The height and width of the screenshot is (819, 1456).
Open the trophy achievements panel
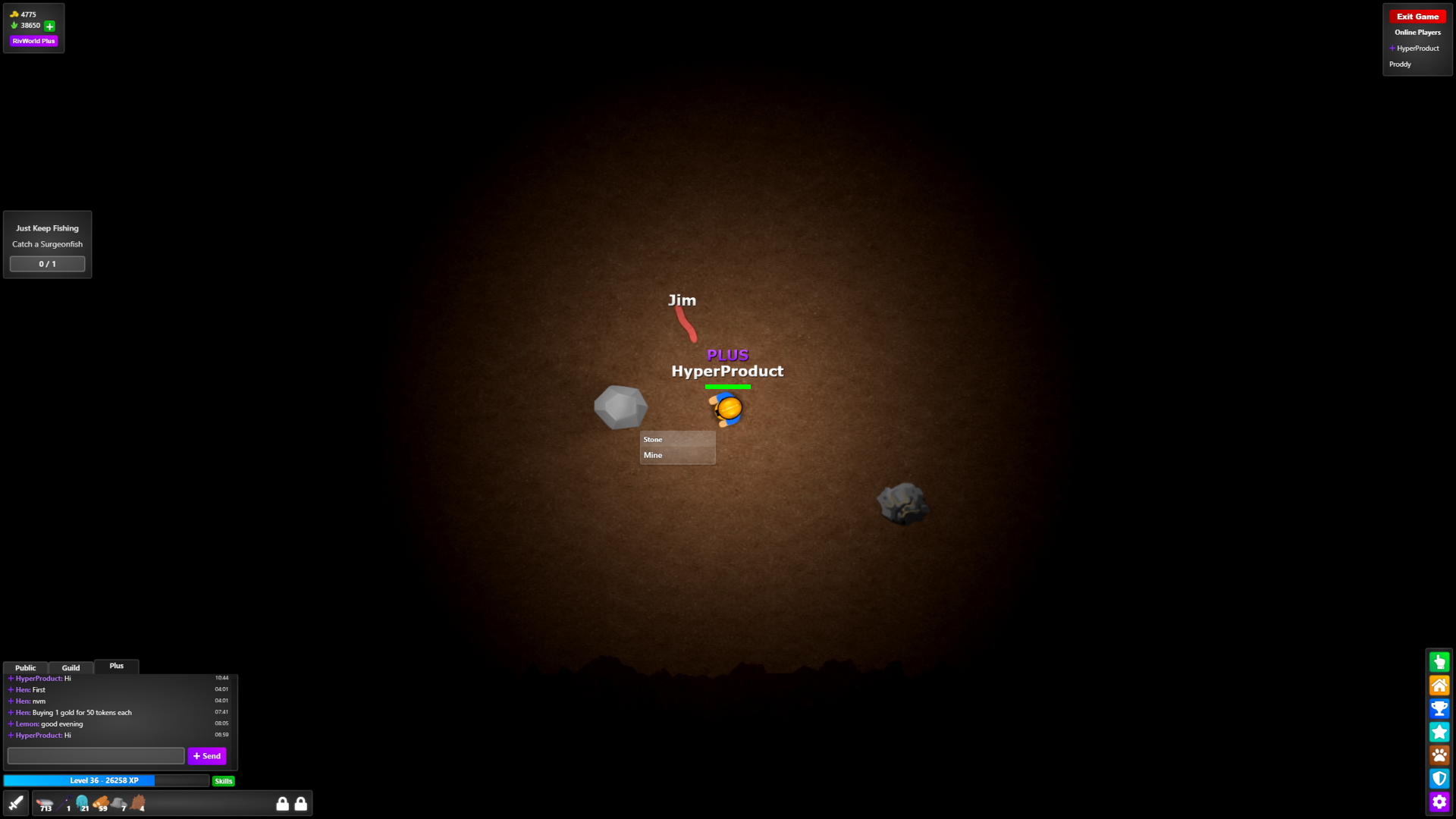pos(1439,708)
